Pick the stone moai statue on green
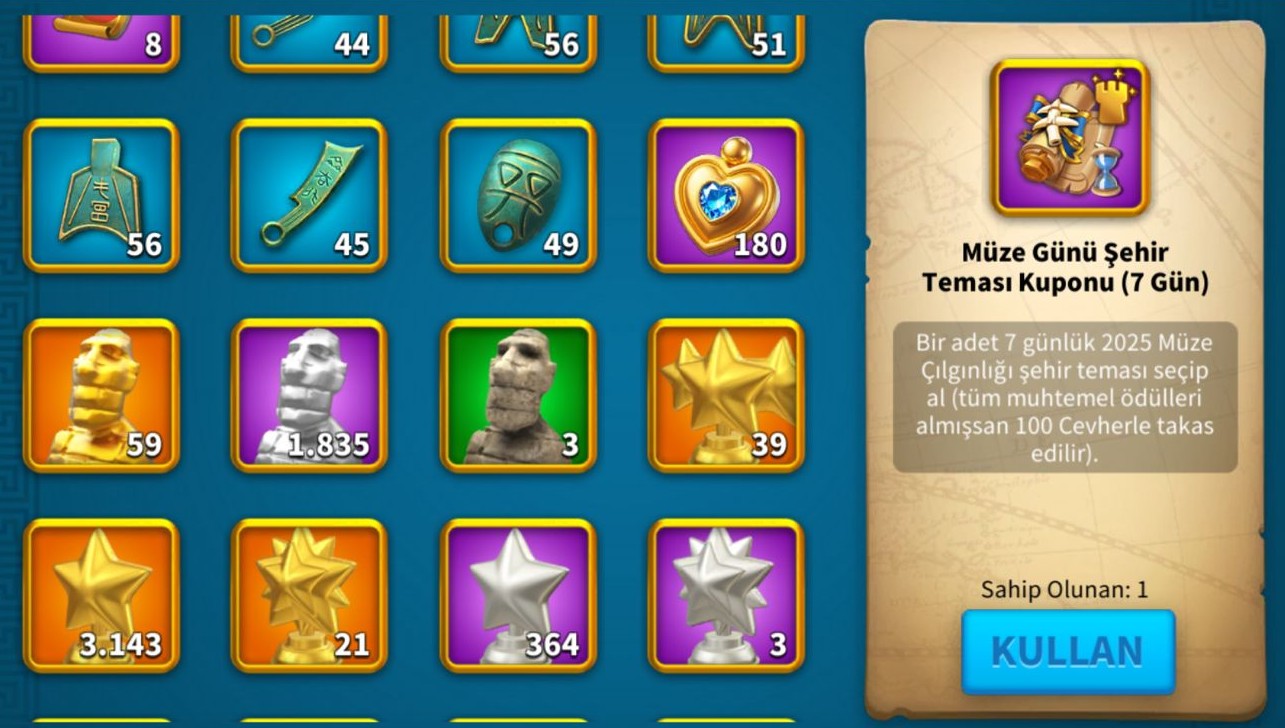Image resolution: width=1285 pixels, height=728 pixels. [x=518, y=396]
